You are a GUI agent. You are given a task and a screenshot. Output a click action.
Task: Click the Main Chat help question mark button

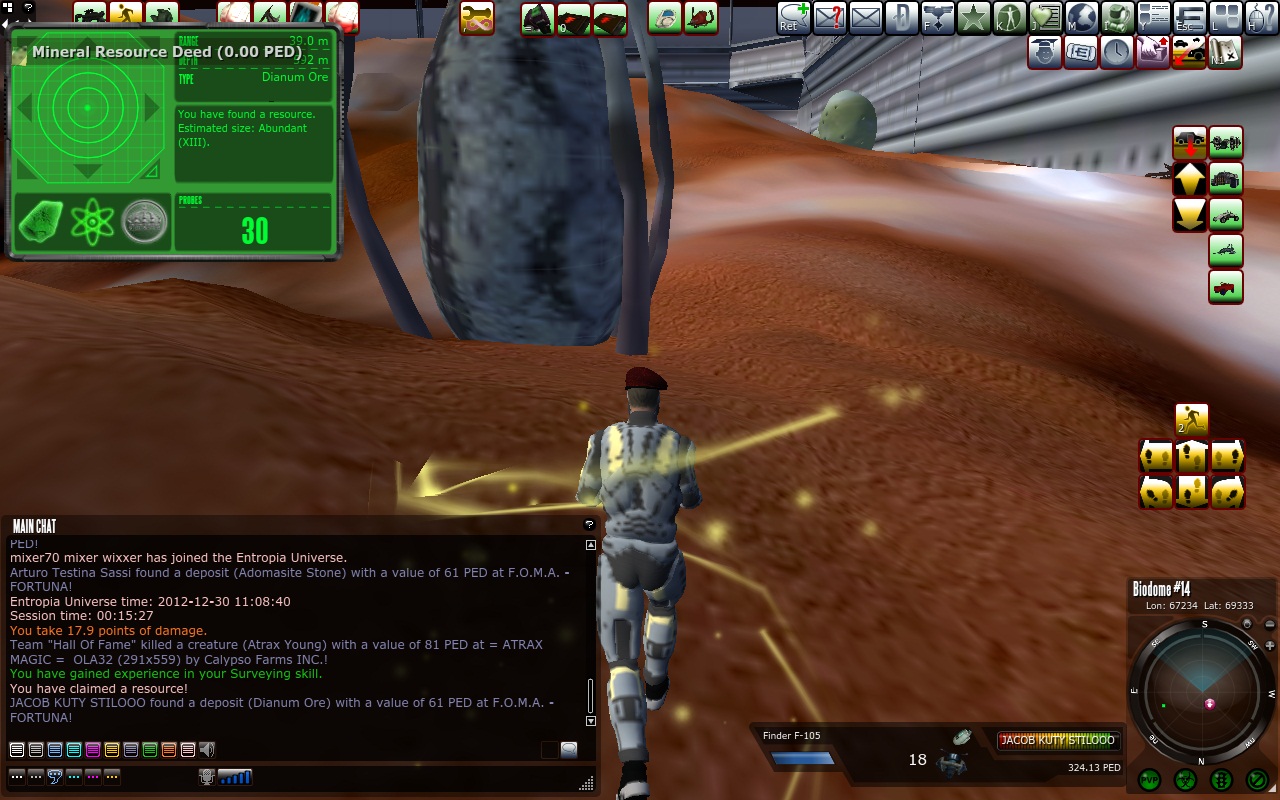click(x=589, y=524)
